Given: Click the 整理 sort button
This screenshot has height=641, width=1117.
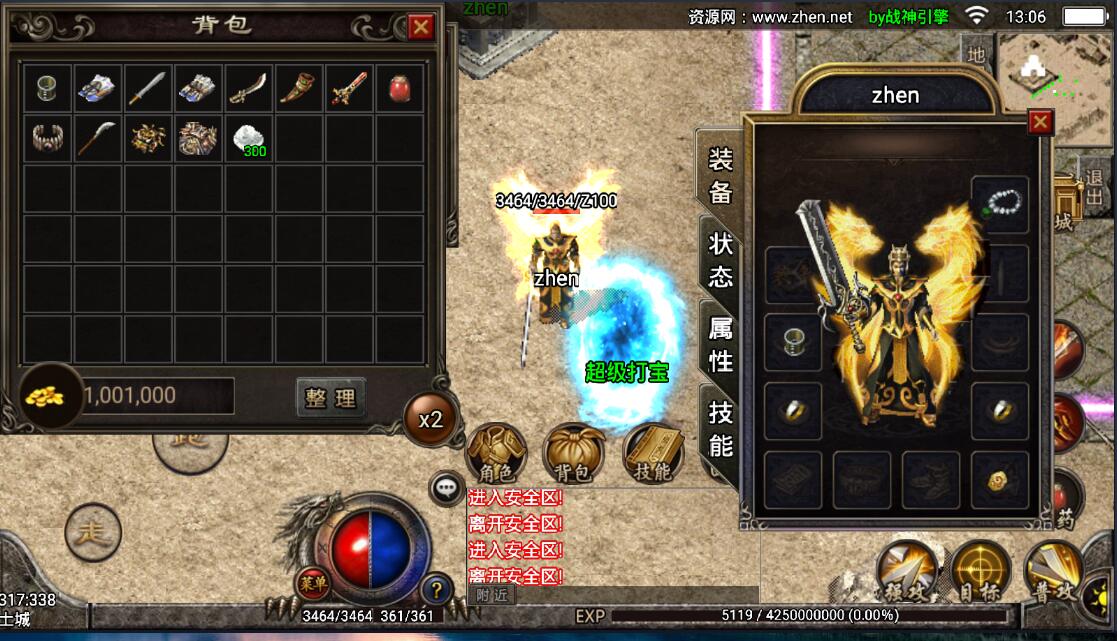Looking at the screenshot, I should [x=331, y=398].
